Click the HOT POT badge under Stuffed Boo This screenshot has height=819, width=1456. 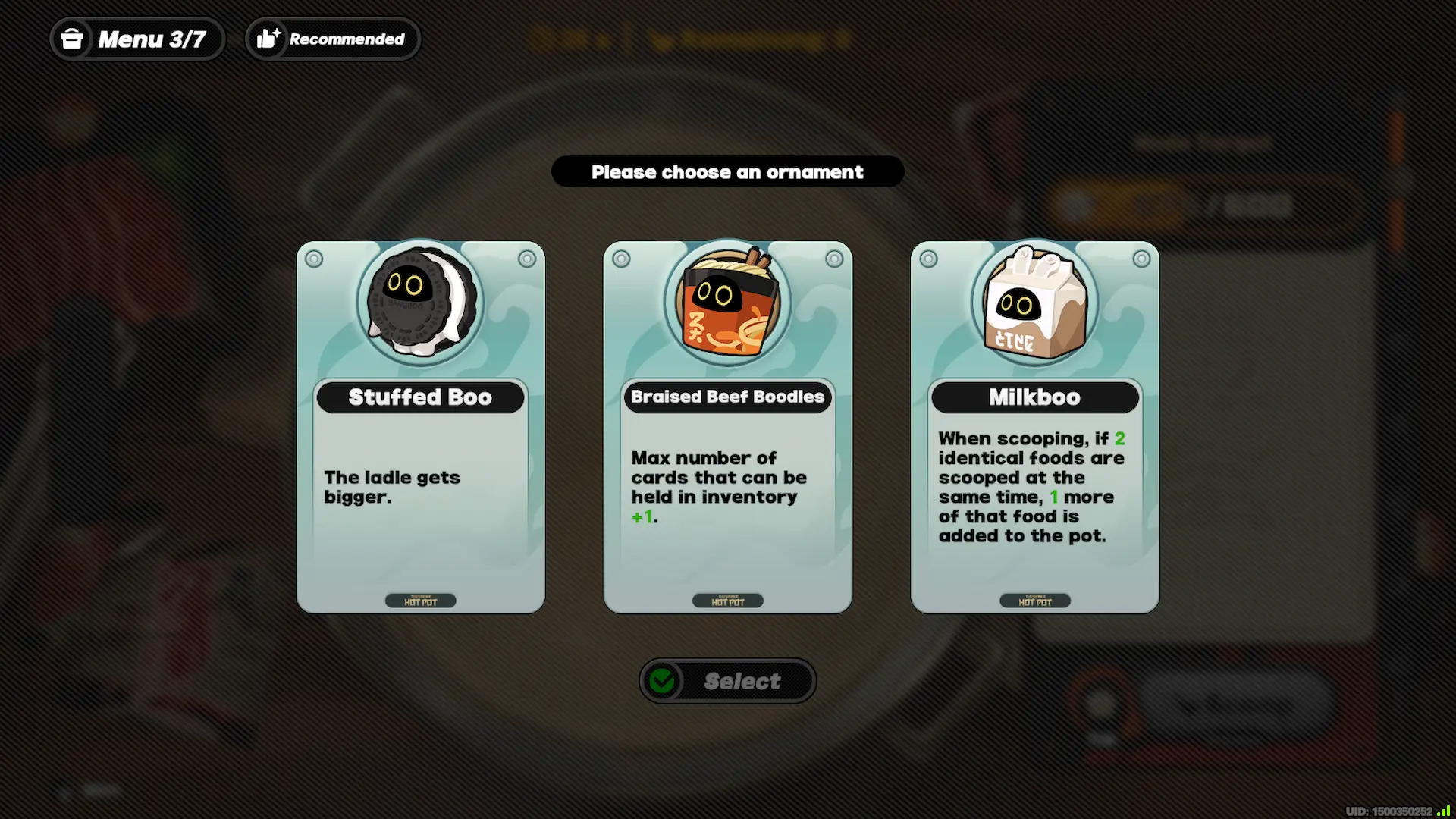point(421,600)
